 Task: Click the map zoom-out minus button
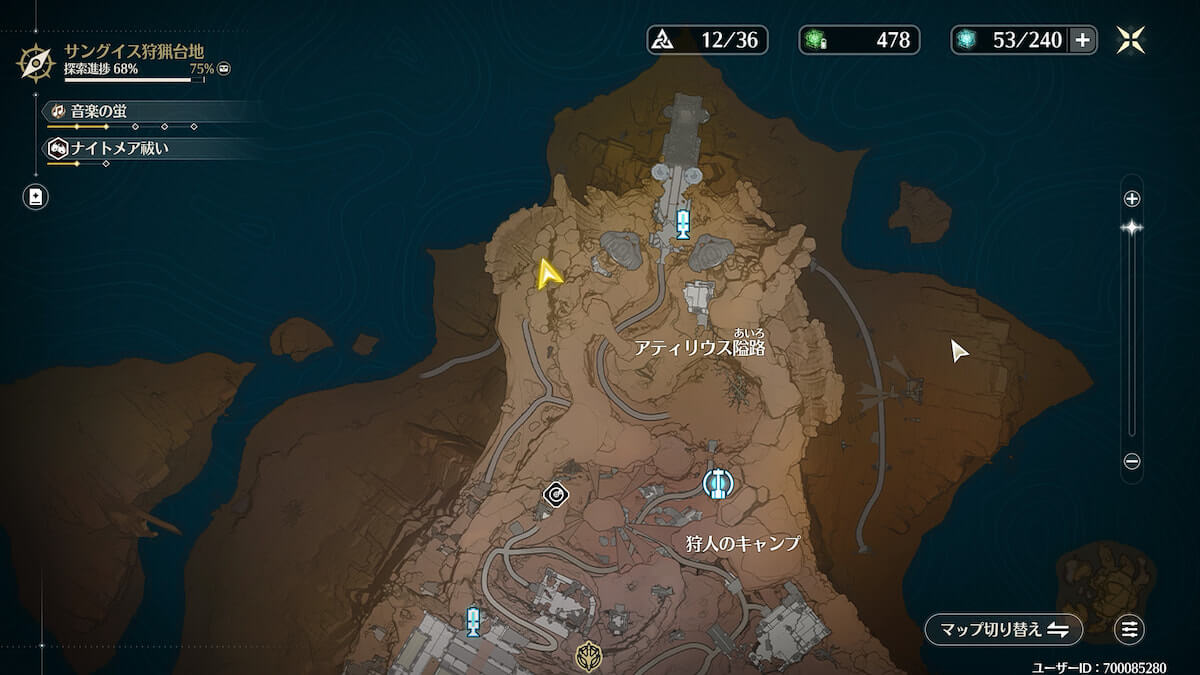click(x=1132, y=462)
